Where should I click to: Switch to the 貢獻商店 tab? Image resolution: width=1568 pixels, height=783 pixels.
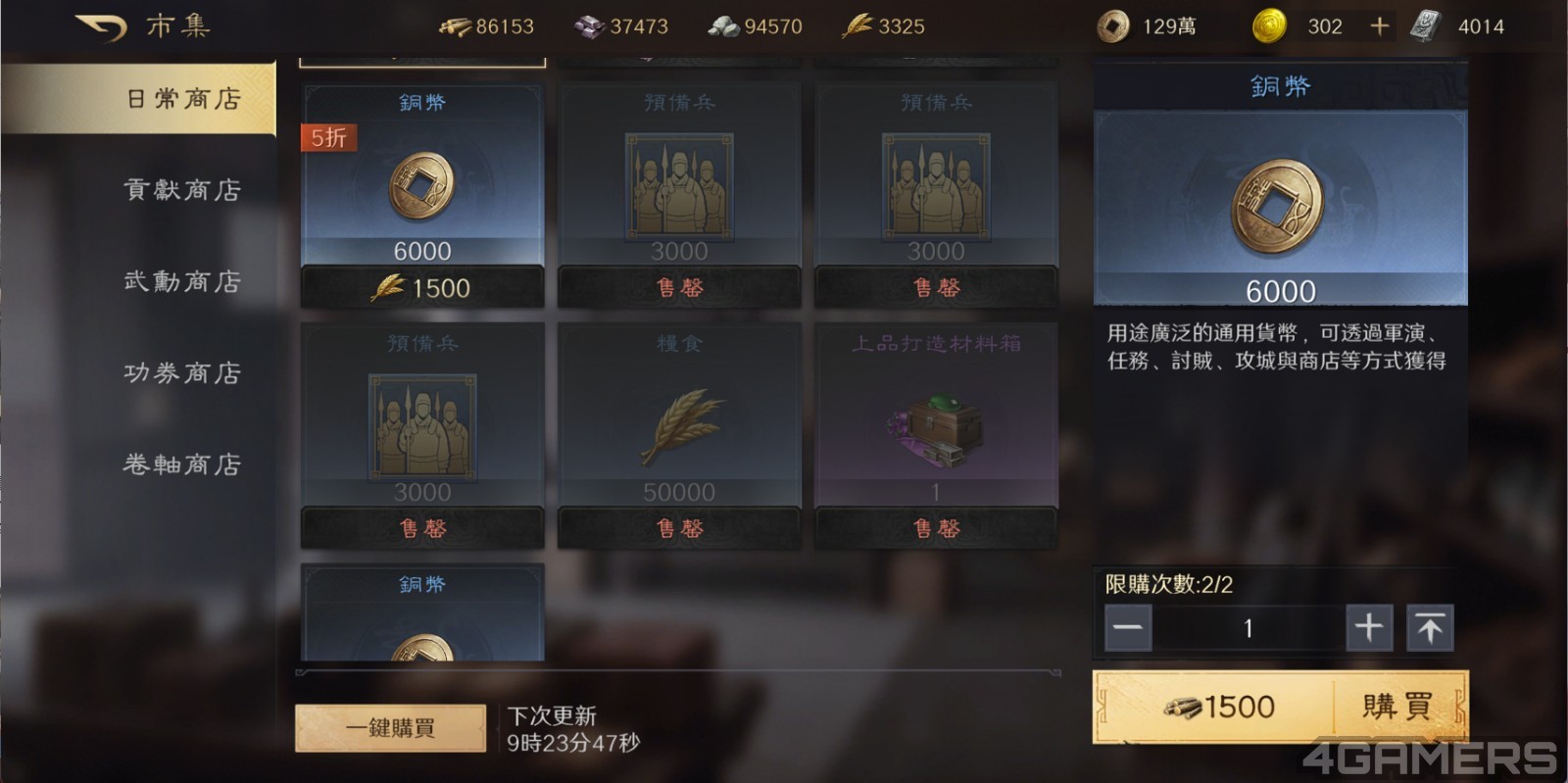coord(180,190)
